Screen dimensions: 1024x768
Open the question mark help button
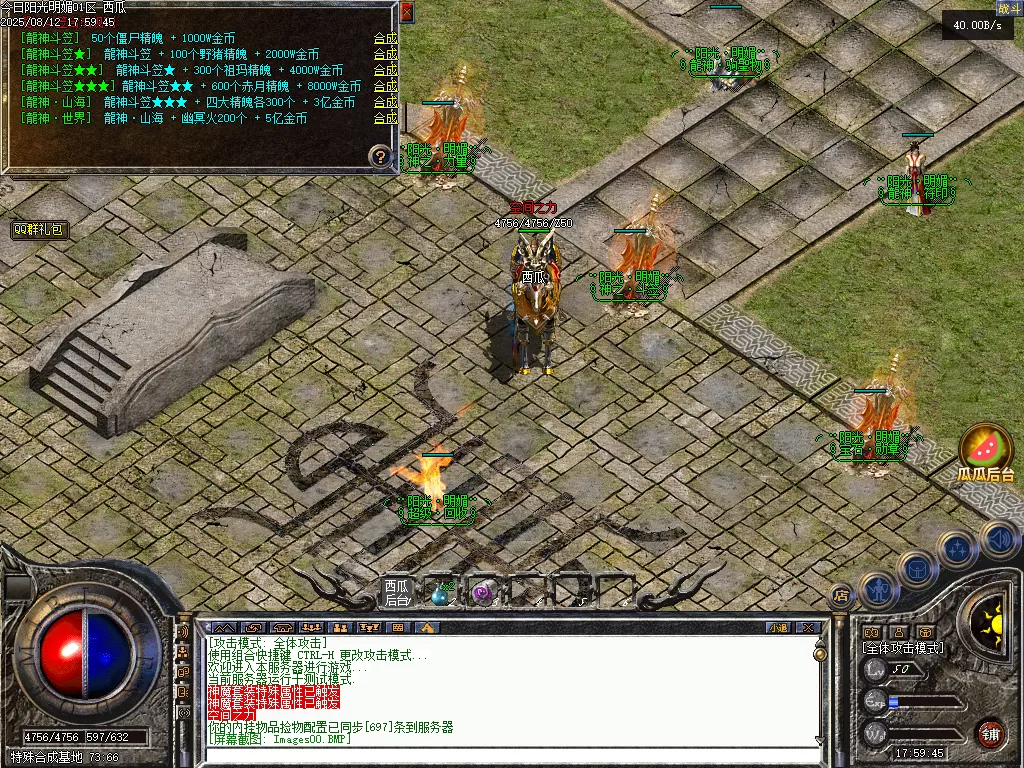click(x=379, y=156)
